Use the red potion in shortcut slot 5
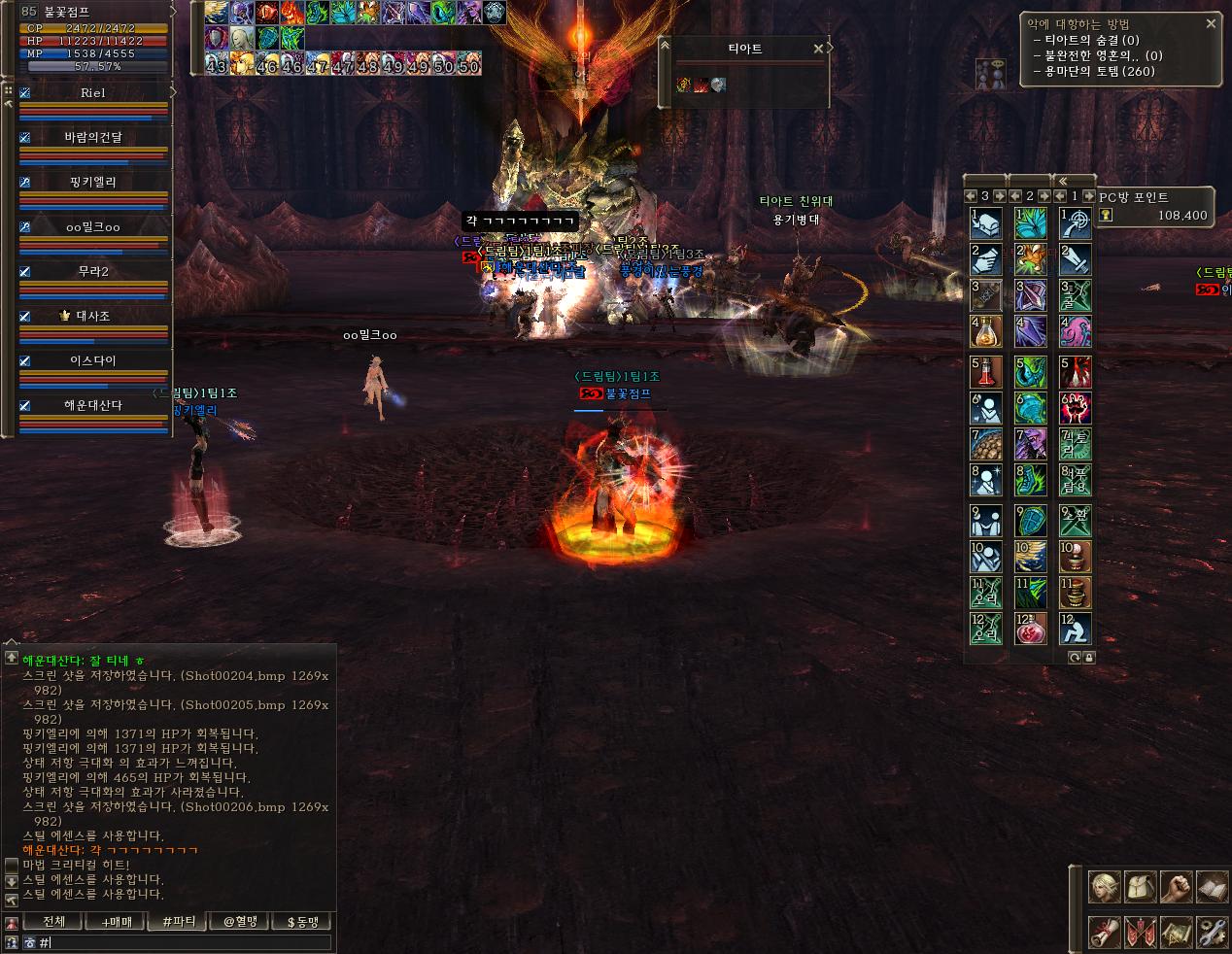1232x954 pixels. (x=986, y=372)
